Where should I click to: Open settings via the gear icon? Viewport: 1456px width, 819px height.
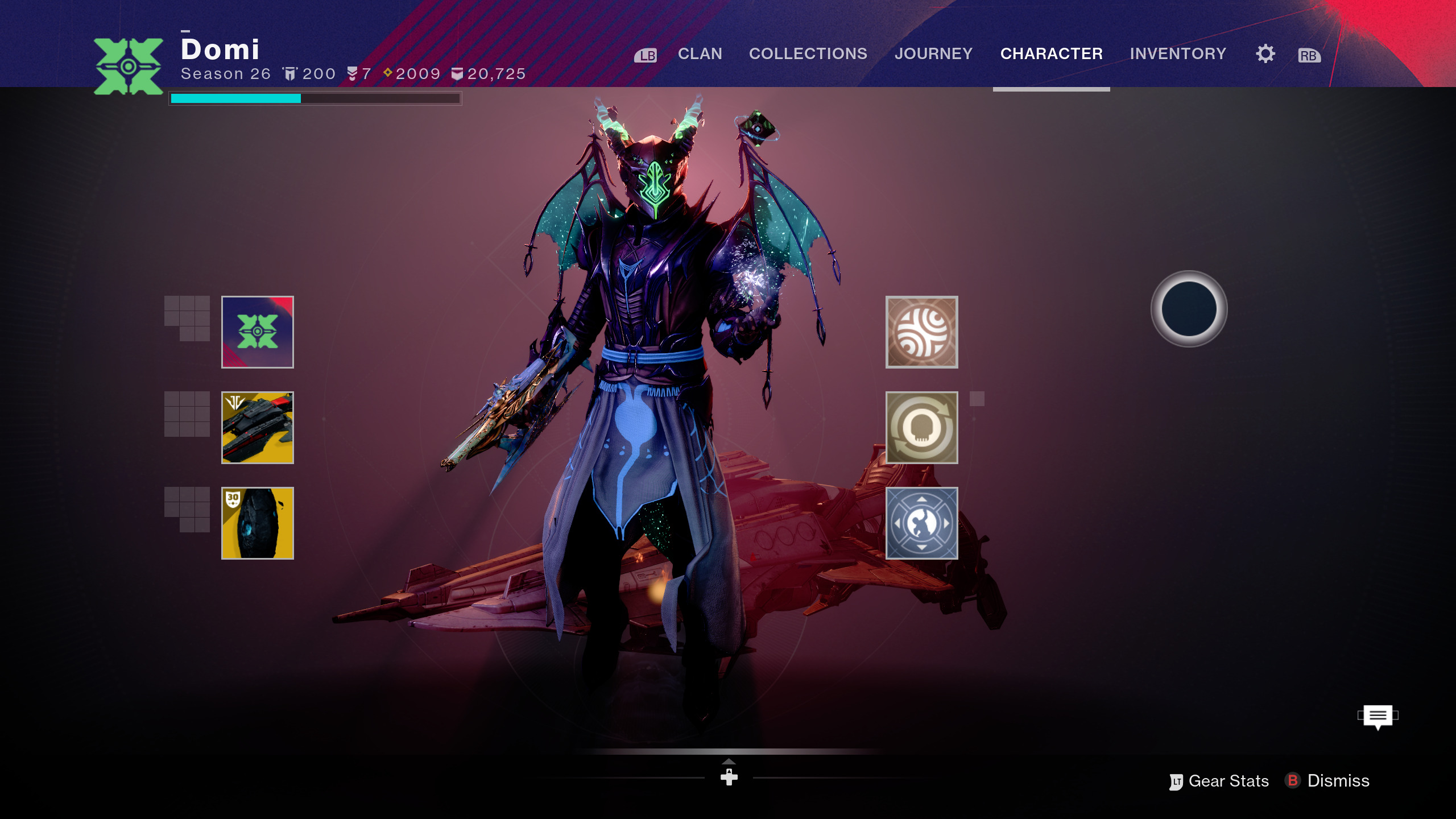coord(1265,54)
